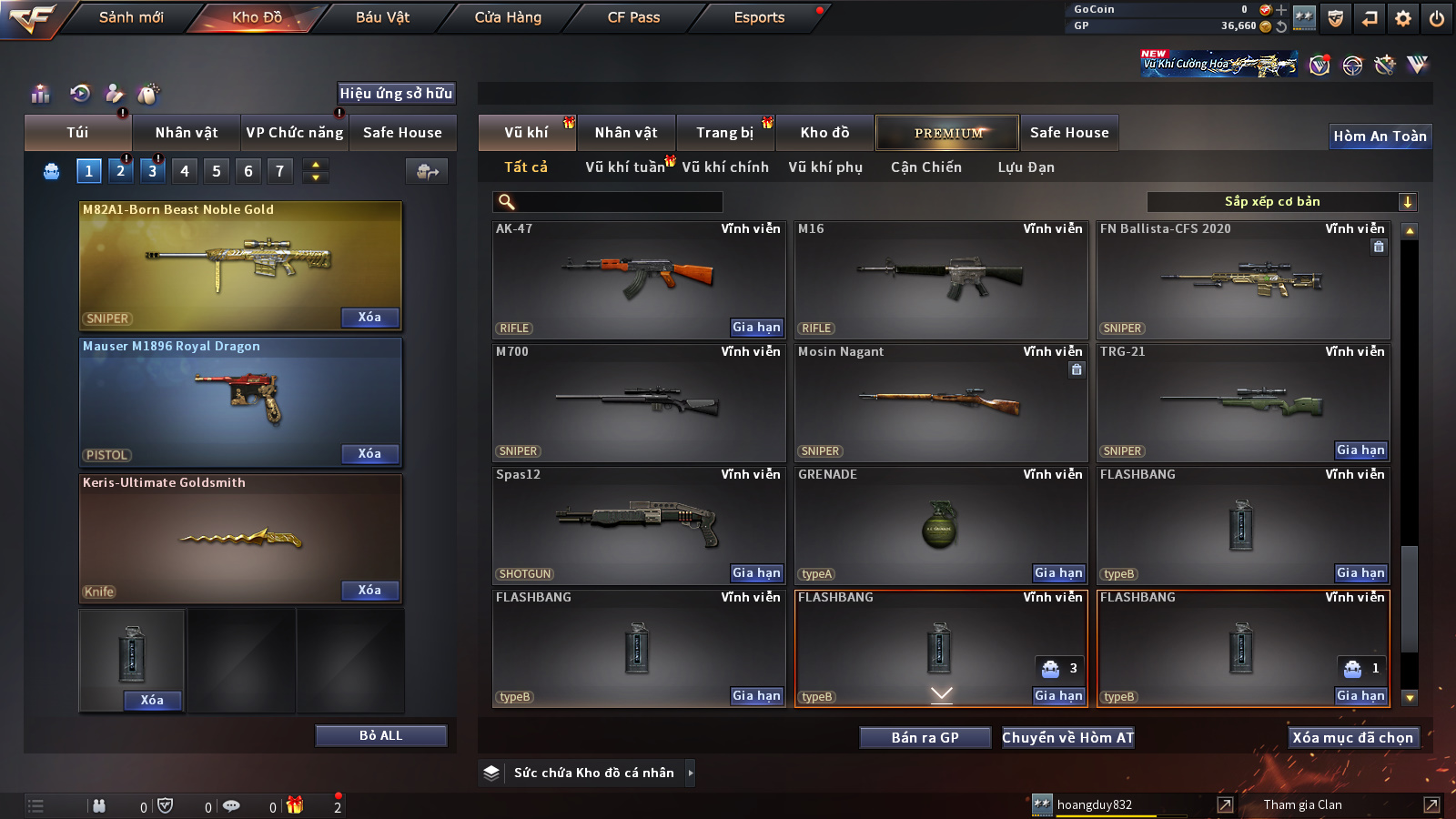
Task: Open the Esports menu
Action: (x=759, y=17)
